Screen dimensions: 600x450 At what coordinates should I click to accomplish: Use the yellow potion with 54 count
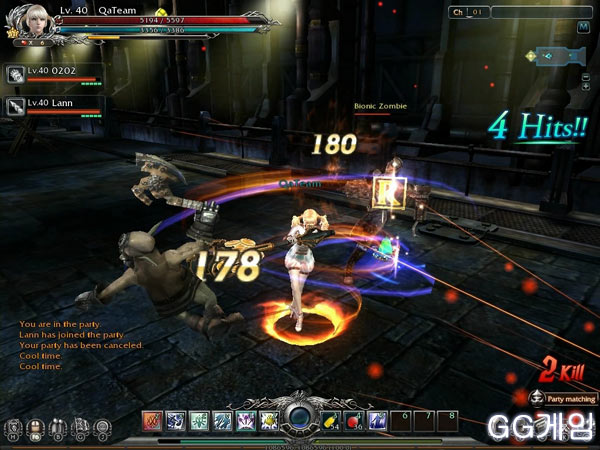point(332,420)
